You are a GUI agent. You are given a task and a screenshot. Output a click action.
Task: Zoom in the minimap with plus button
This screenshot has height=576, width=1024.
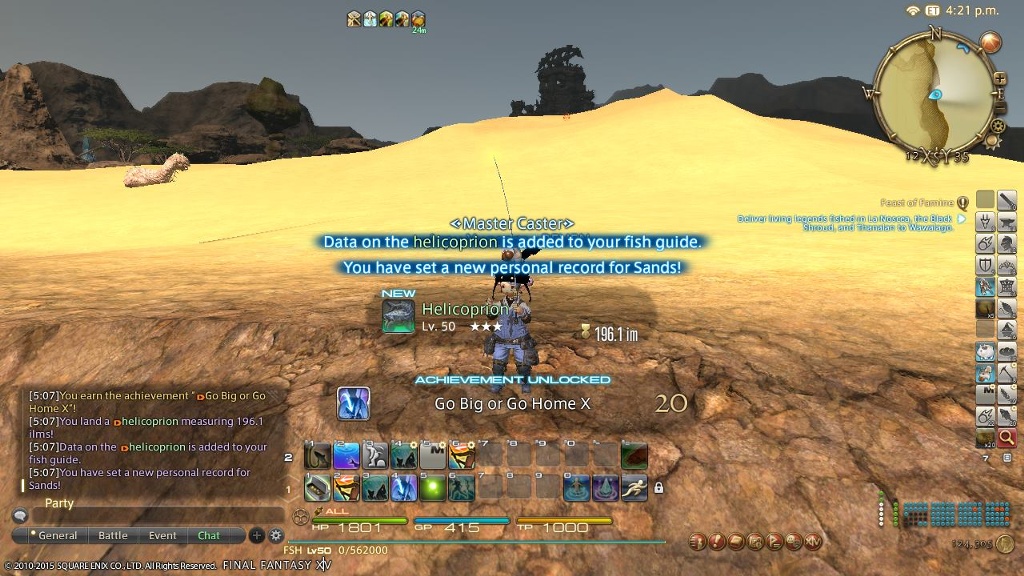999,77
